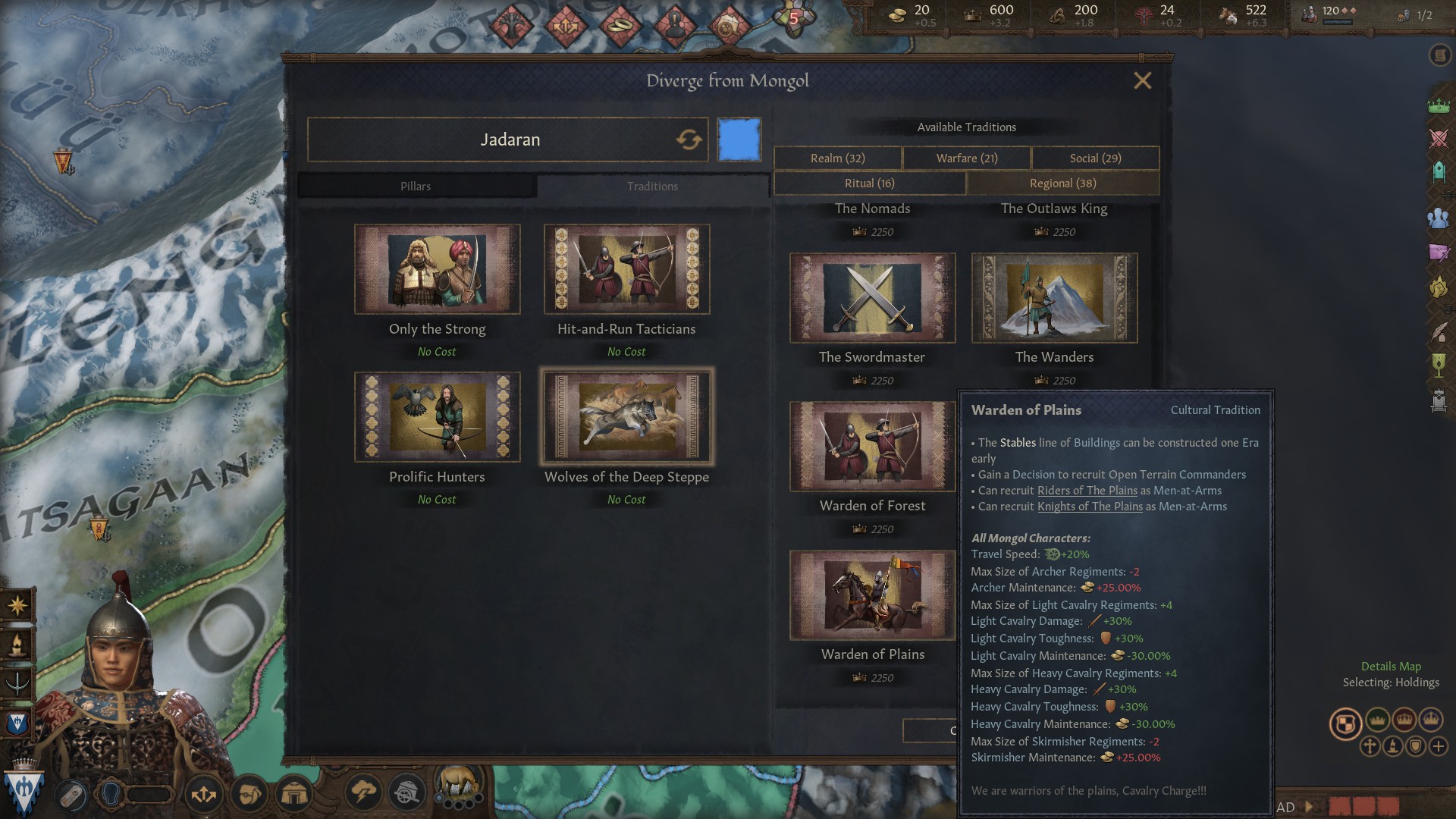This screenshot has width=1456, height=819.
Task: Select the Only the Strong tradition
Action: [438, 269]
